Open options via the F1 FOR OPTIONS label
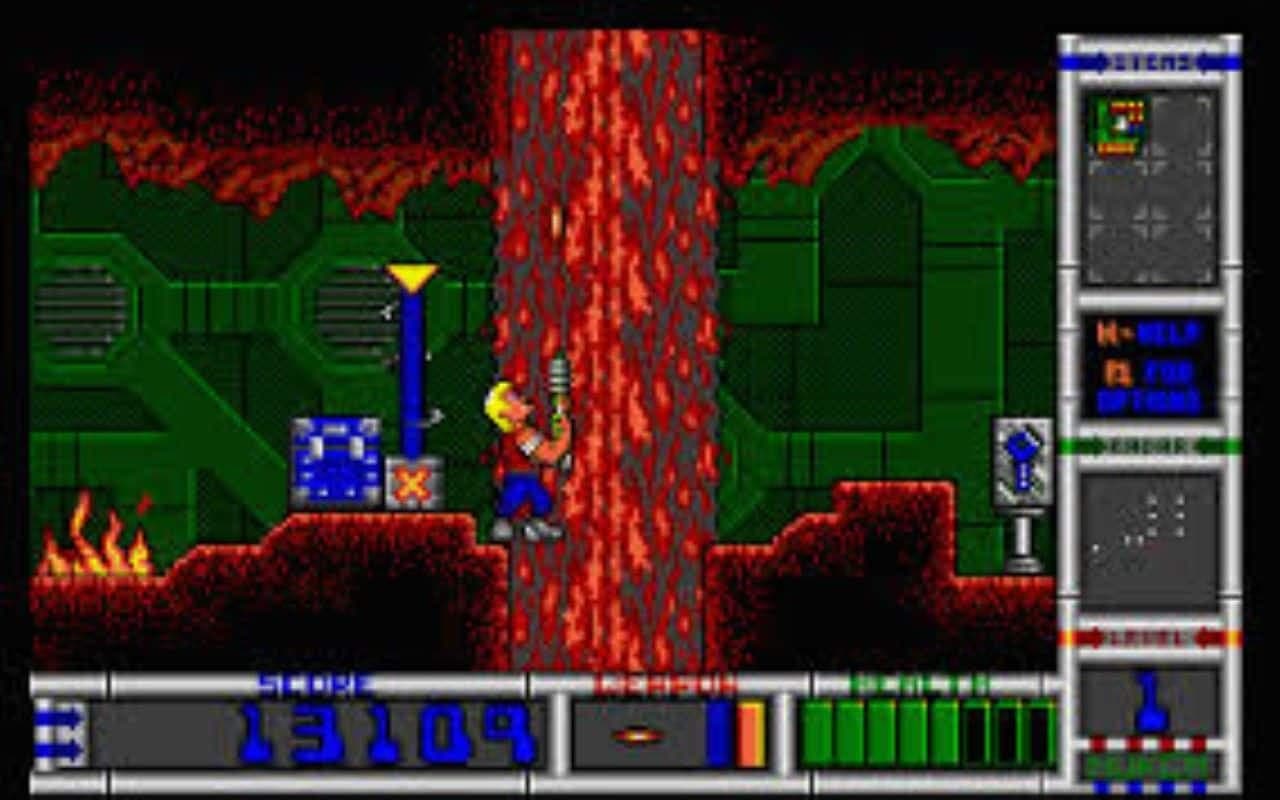The image size is (1280, 800). click(1150, 380)
